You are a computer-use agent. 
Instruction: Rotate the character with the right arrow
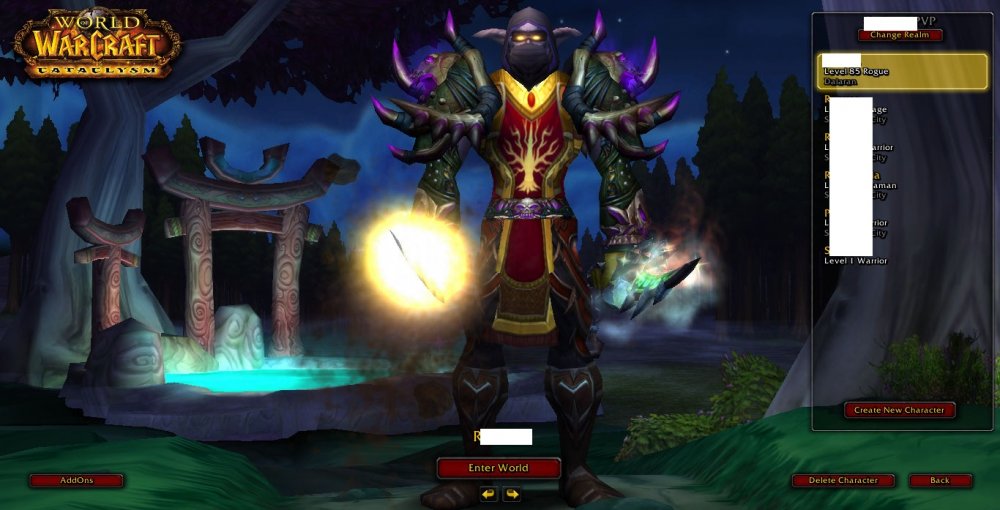tap(511, 493)
